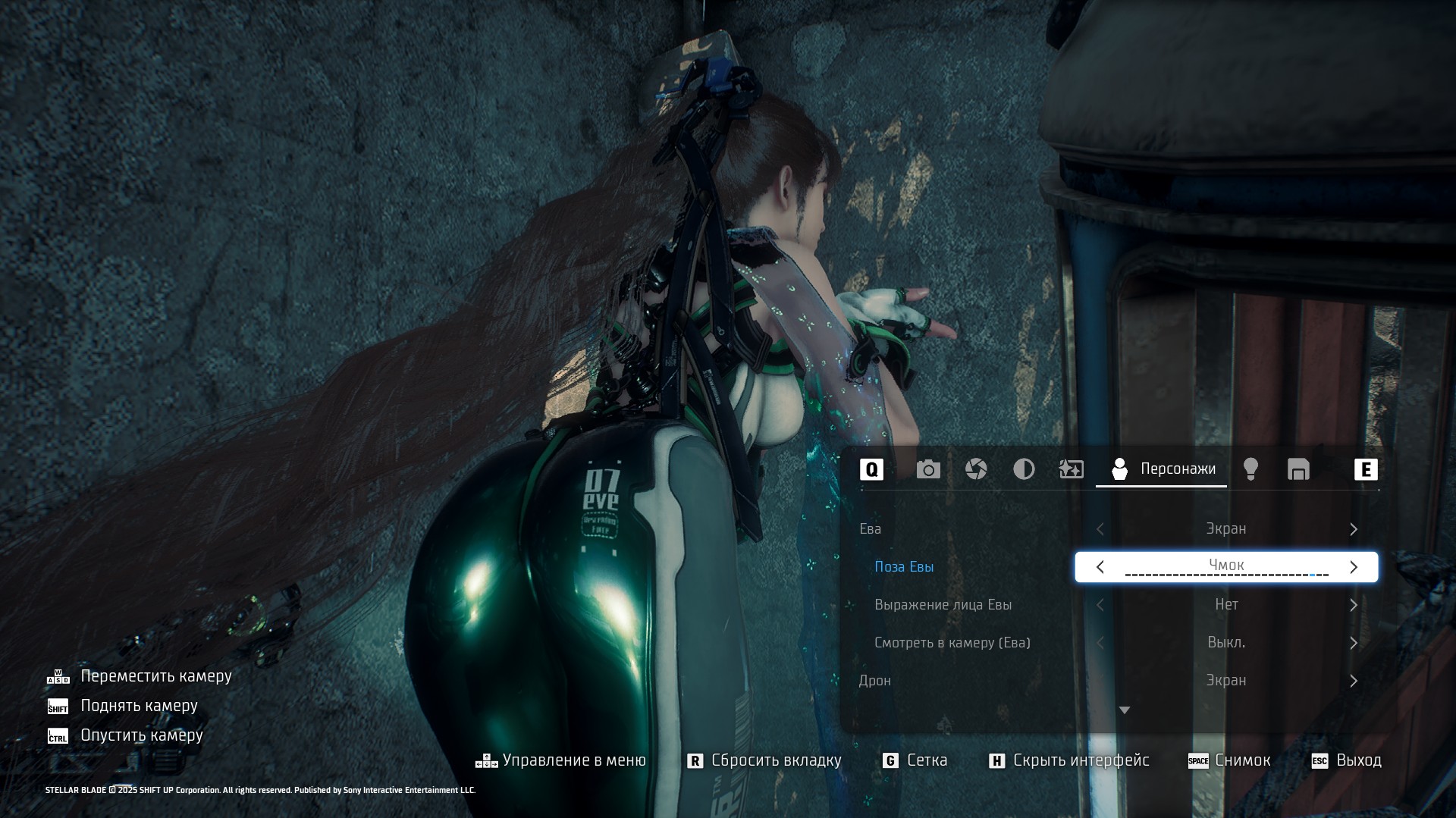Select the Выражение лица Евы row
The width and height of the screenshot is (1456, 818).
pos(943,605)
